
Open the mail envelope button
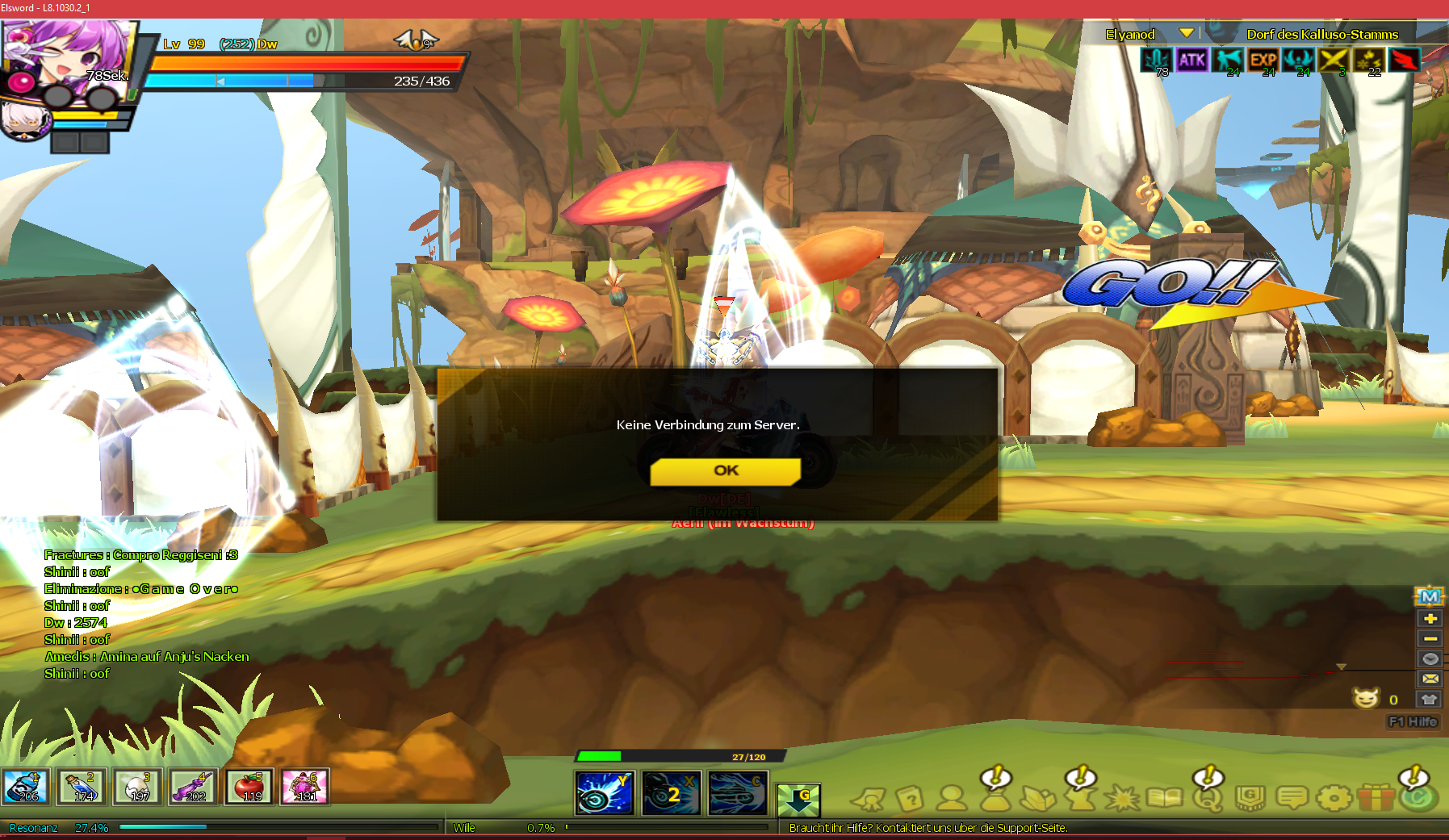(1430, 679)
